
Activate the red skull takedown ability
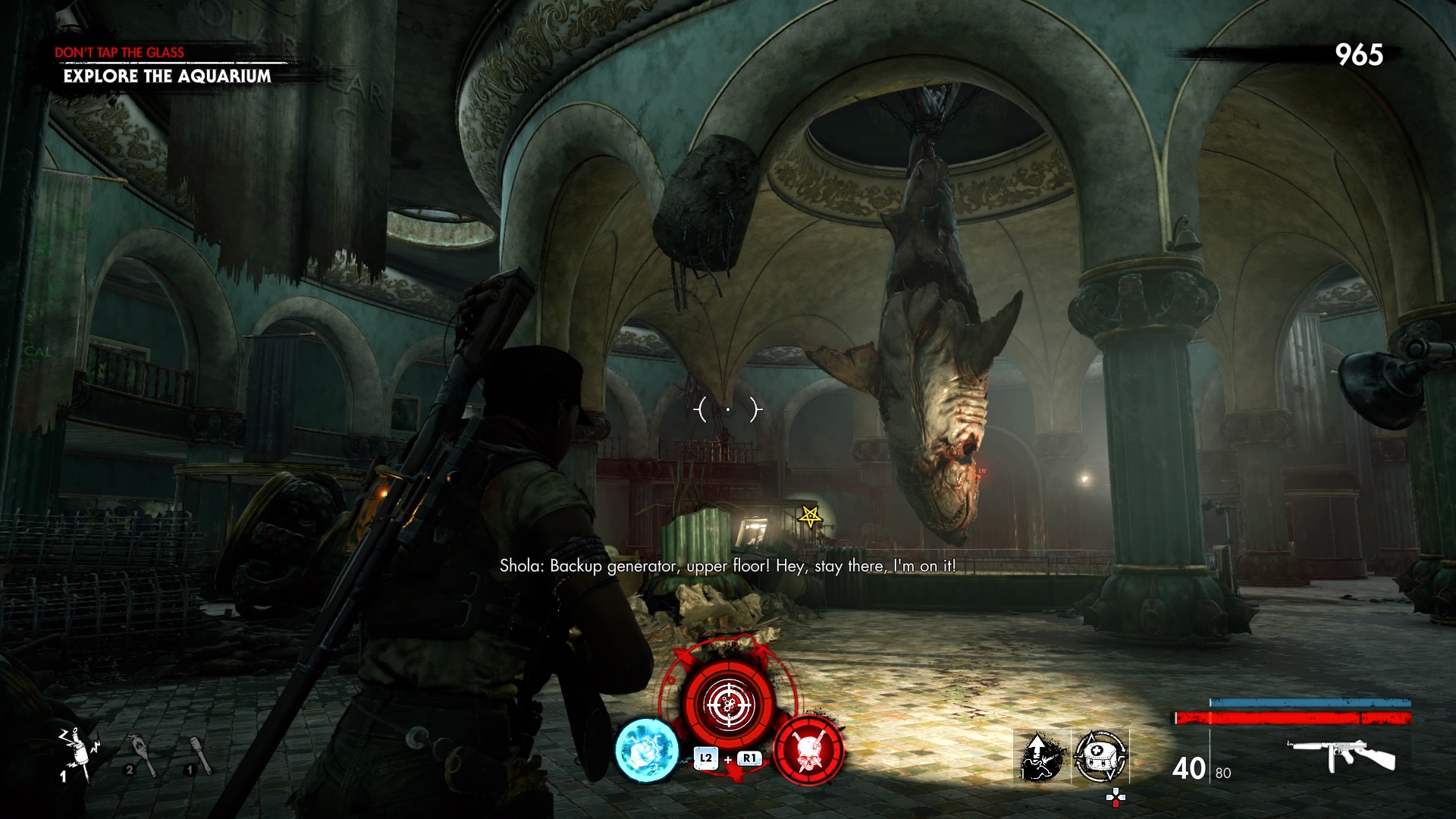[808, 750]
